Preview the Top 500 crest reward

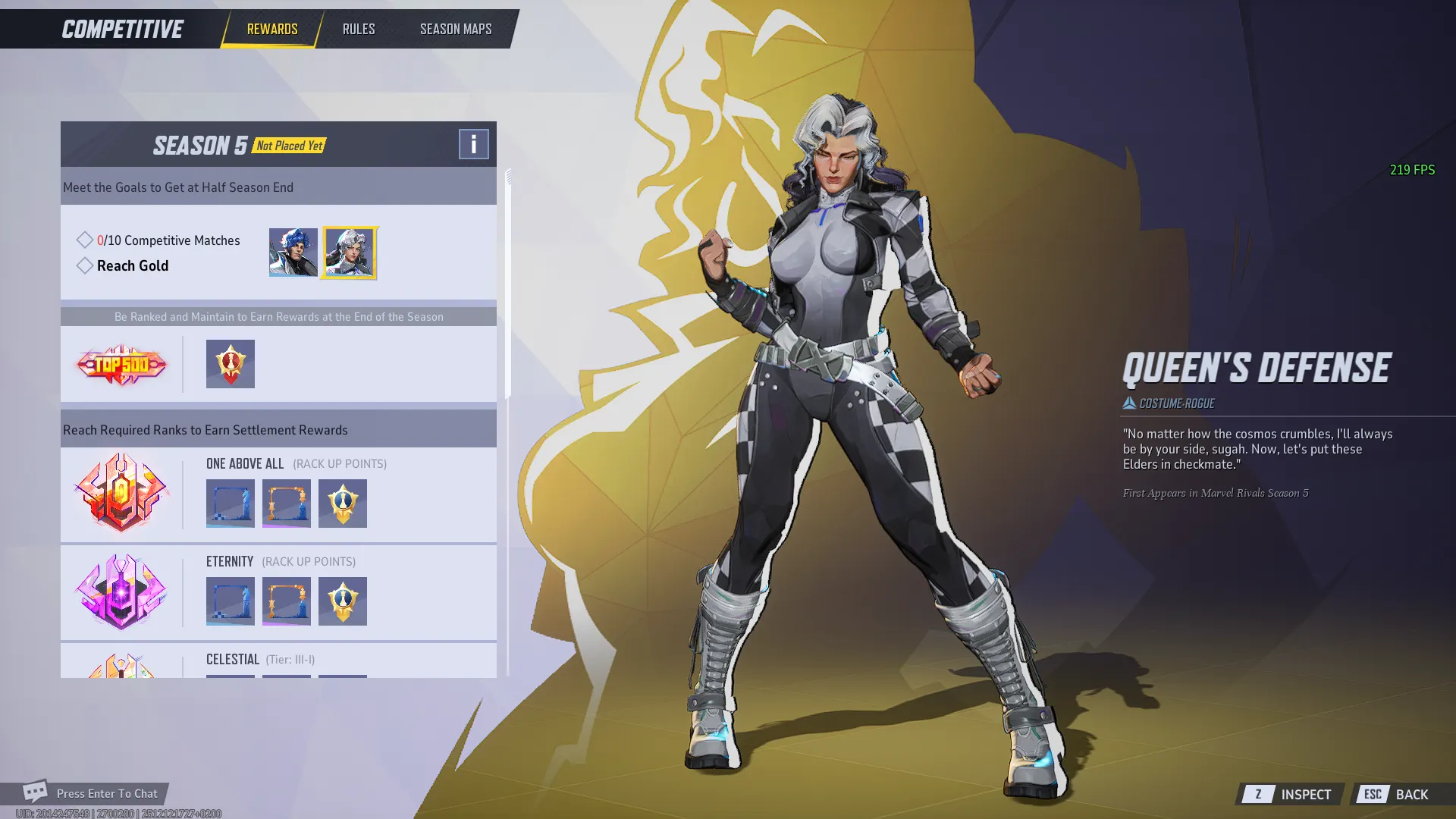pos(231,364)
